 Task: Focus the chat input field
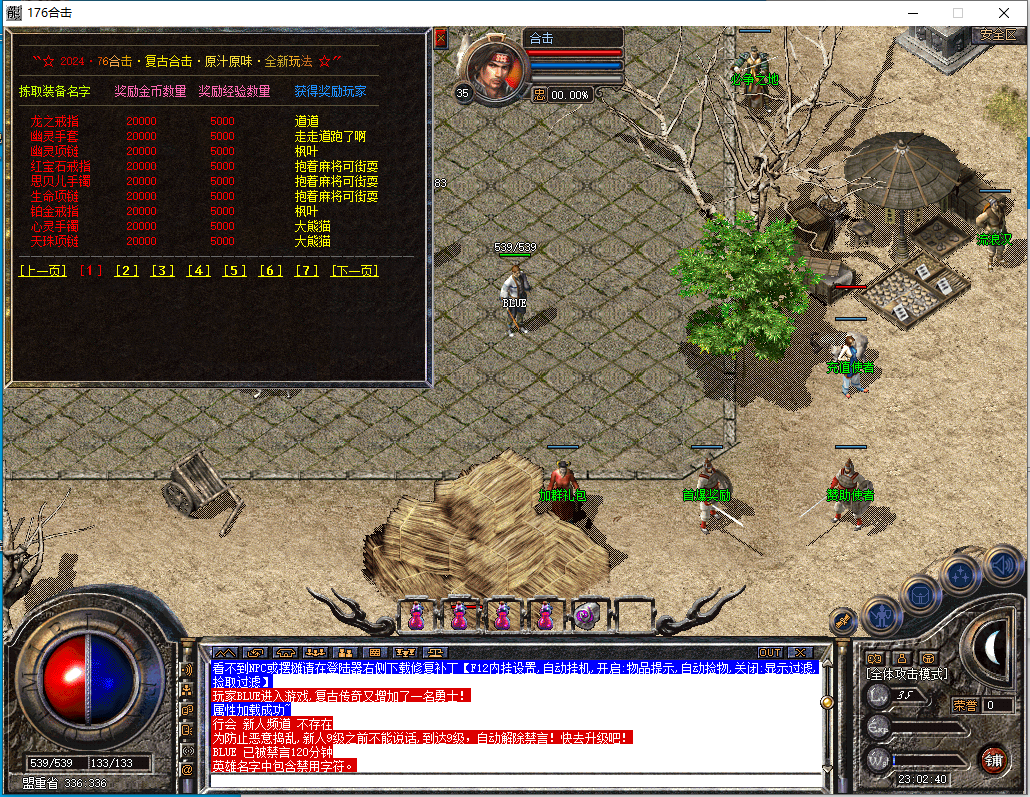tap(515, 781)
